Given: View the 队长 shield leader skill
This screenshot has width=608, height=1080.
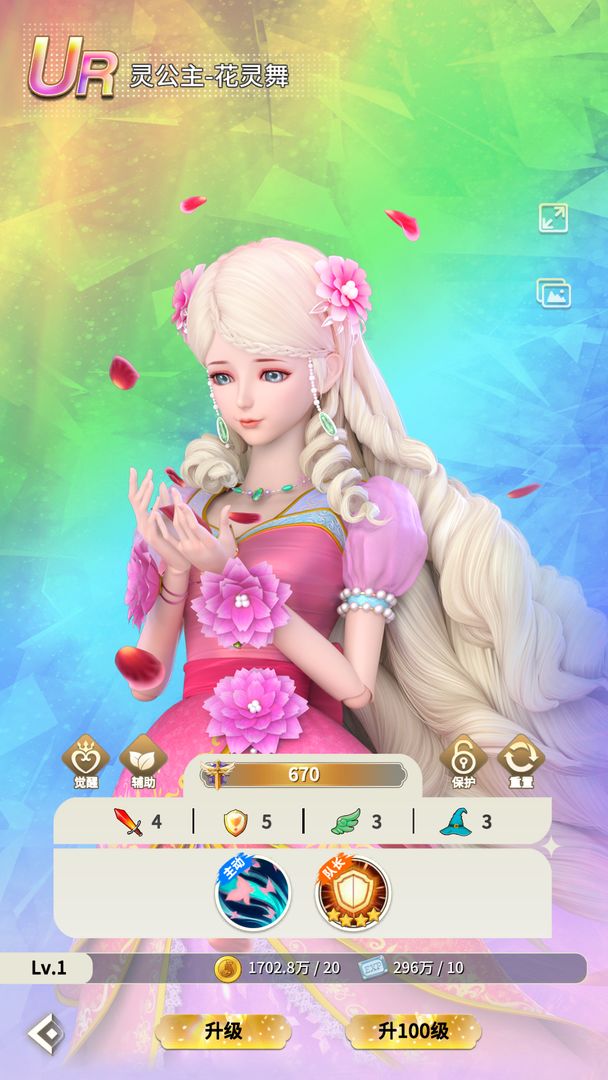Looking at the screenshot, I should [x=353, y=891].
